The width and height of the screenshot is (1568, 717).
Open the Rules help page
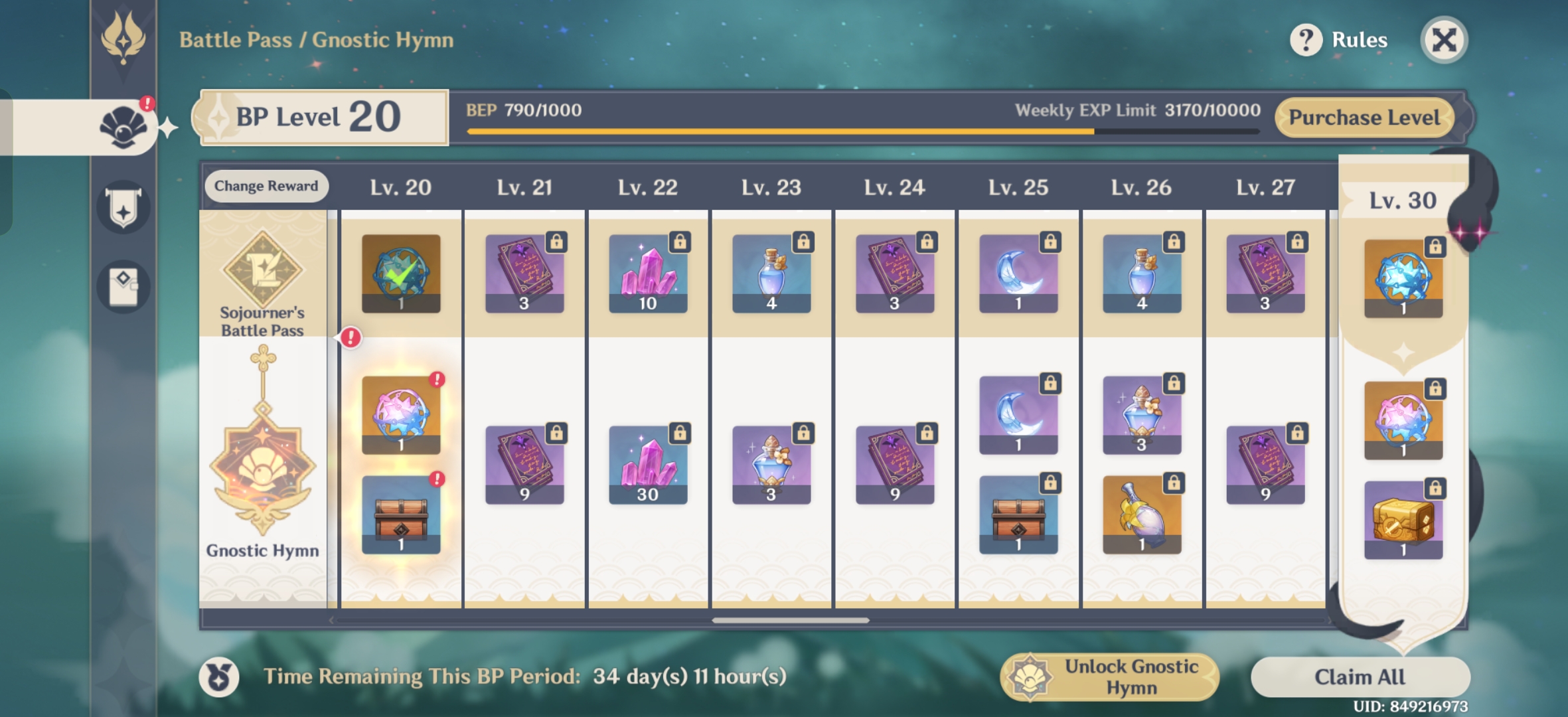(1340, 40)
